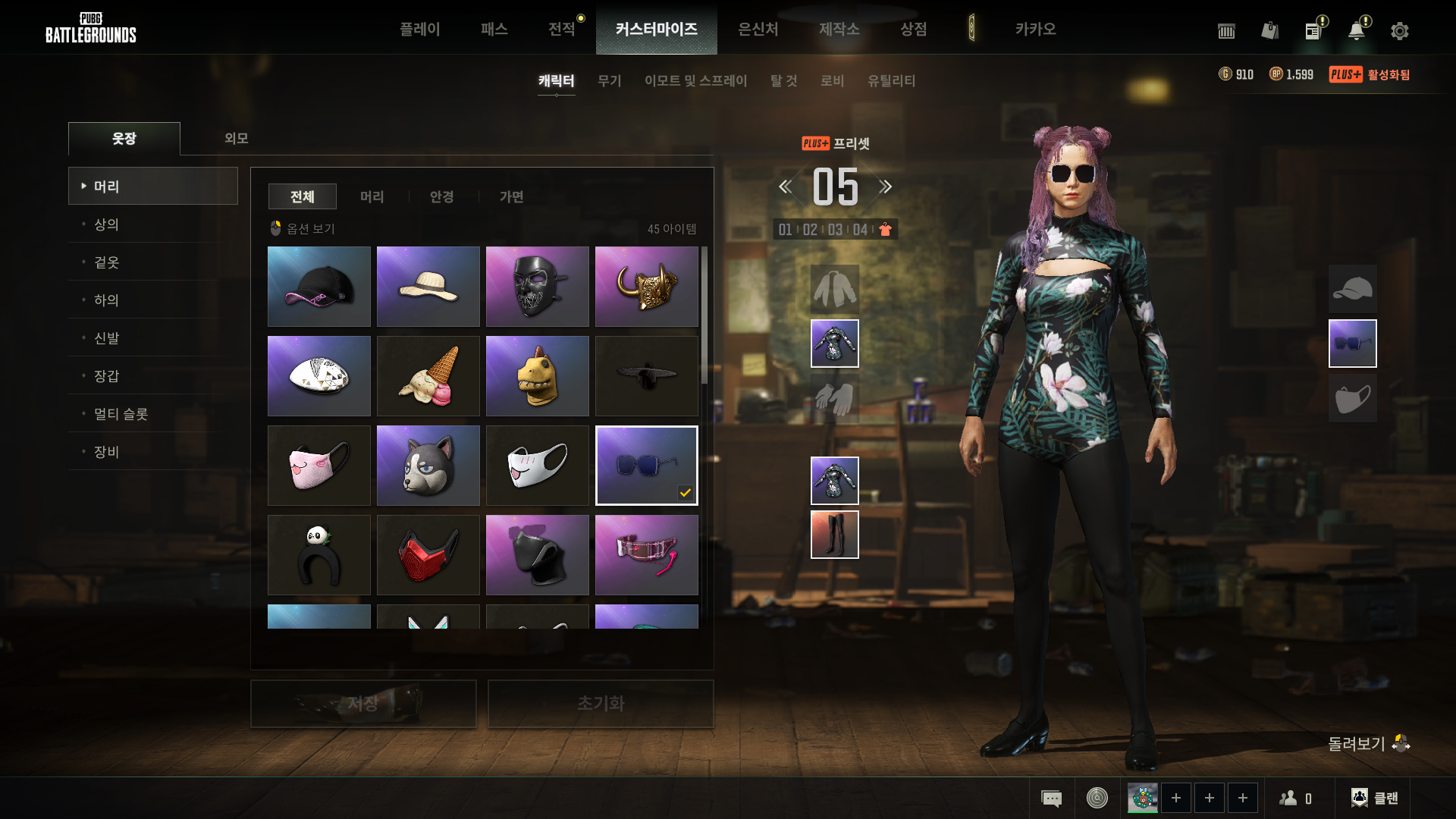The width and height of the screenshot is (1456, 819).
Task: Go to the next preset arrow
Action: (x=886, y=187)
